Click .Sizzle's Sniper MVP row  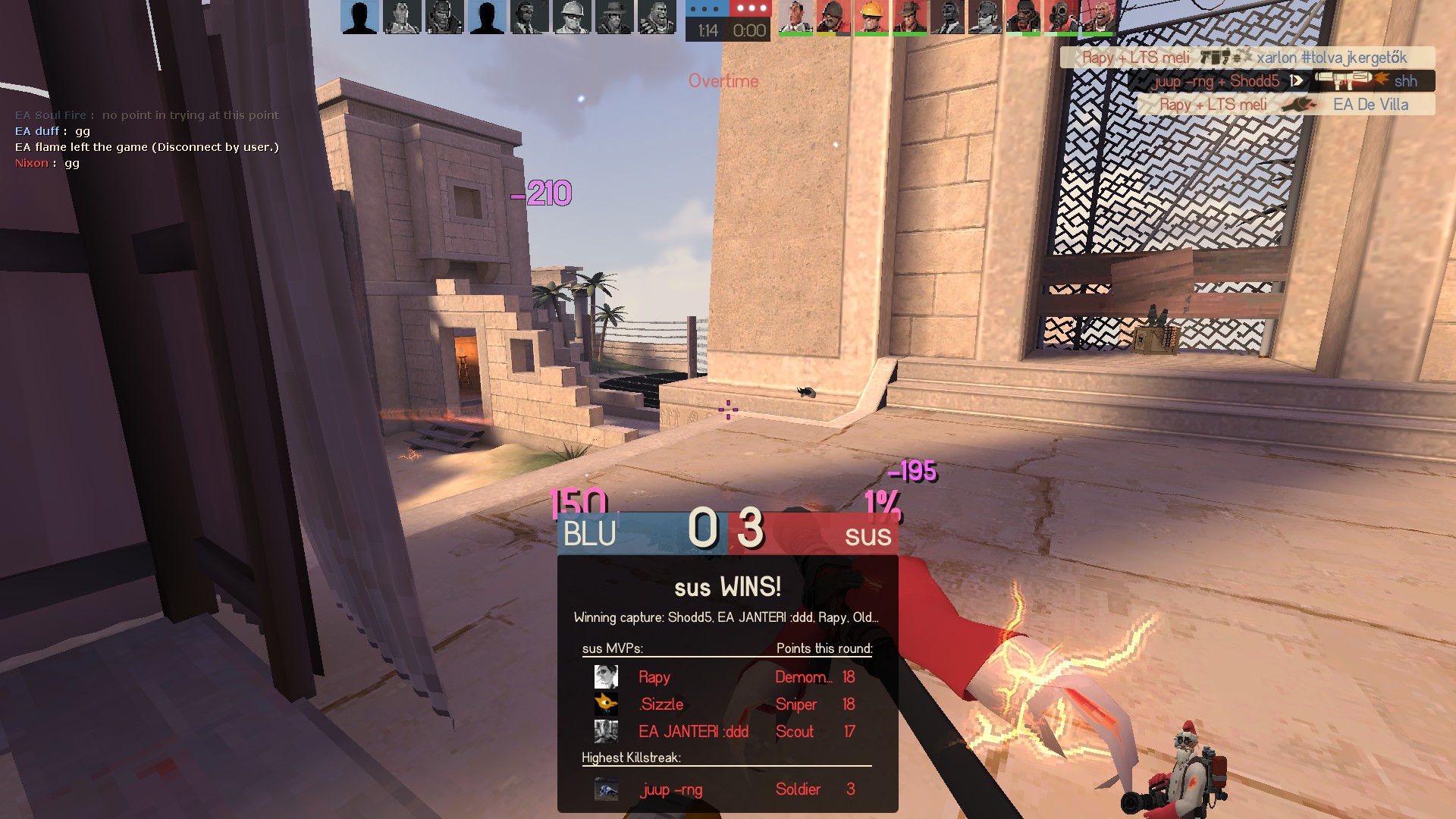(726, 704)
